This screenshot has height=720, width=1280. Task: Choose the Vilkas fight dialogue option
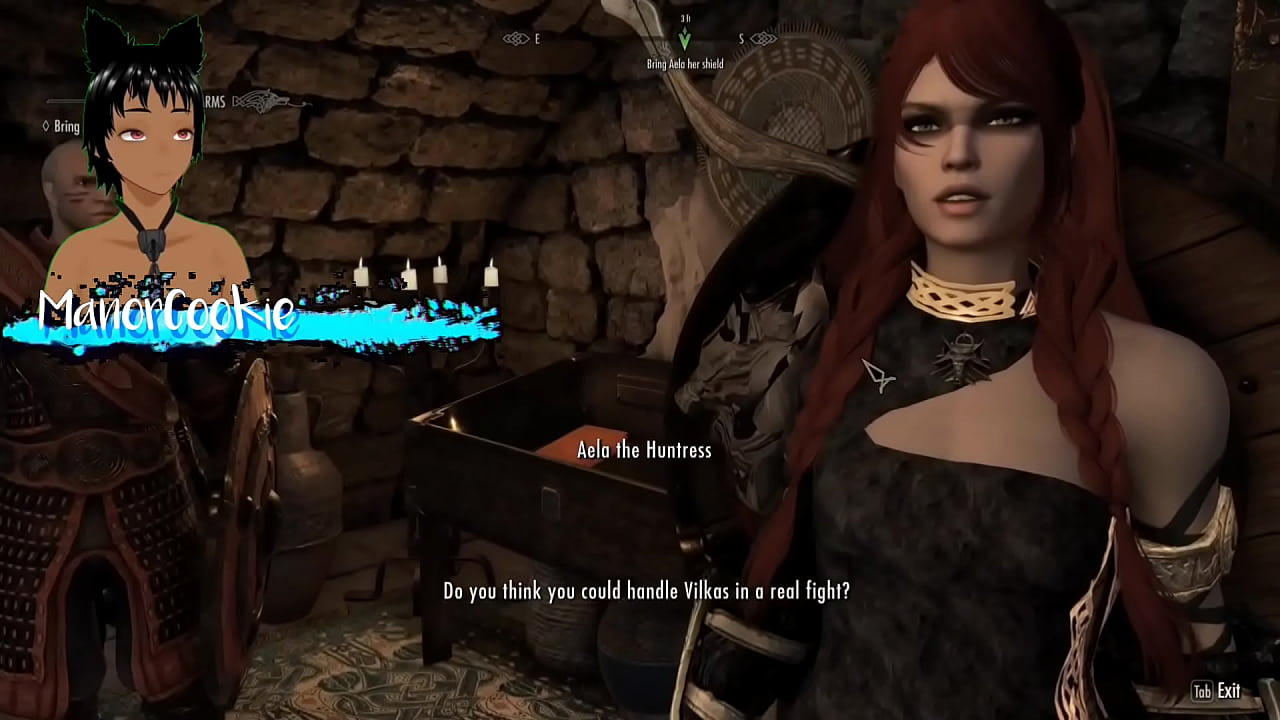pos(645,590)
